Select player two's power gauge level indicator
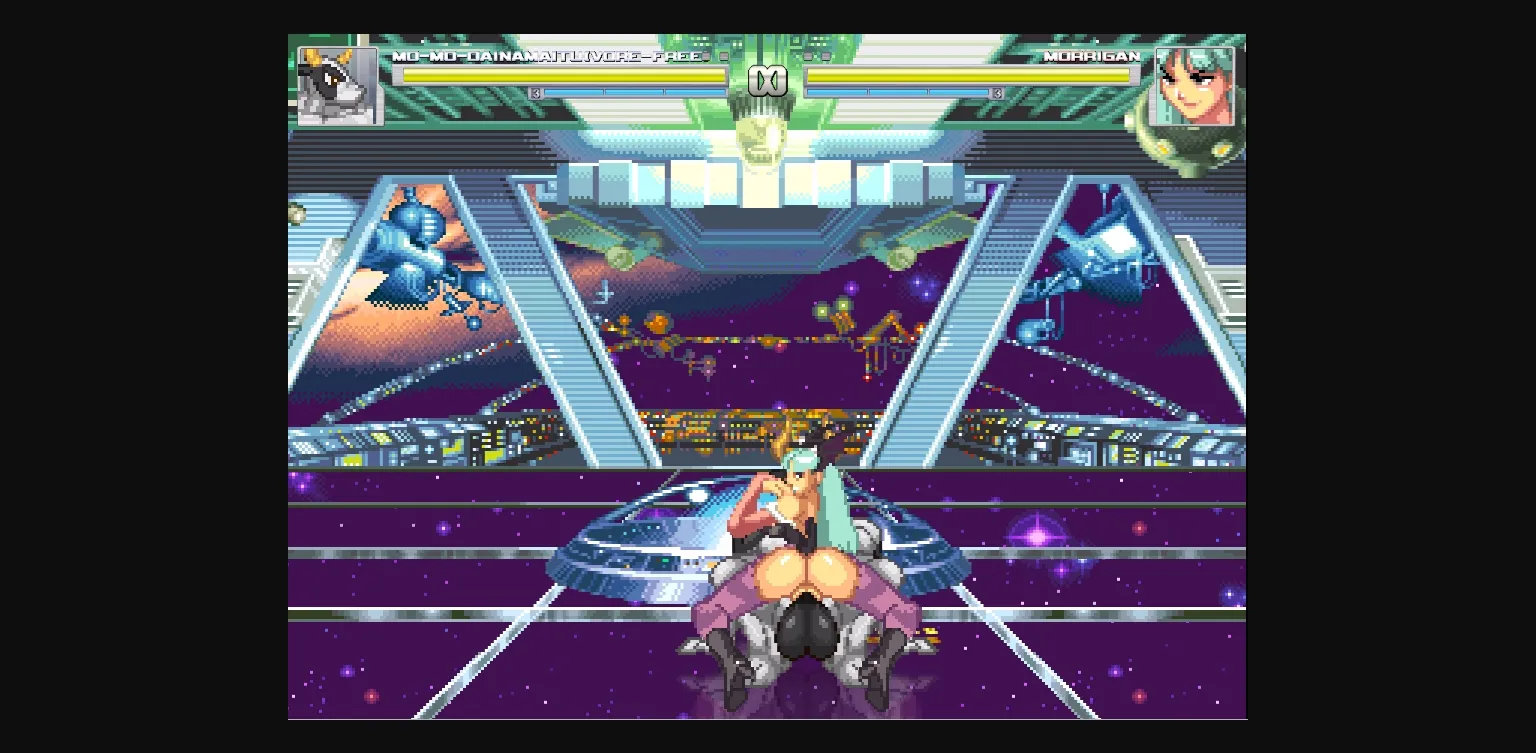This screenshot has height=753, width=1536. click(x=996, y=91)
